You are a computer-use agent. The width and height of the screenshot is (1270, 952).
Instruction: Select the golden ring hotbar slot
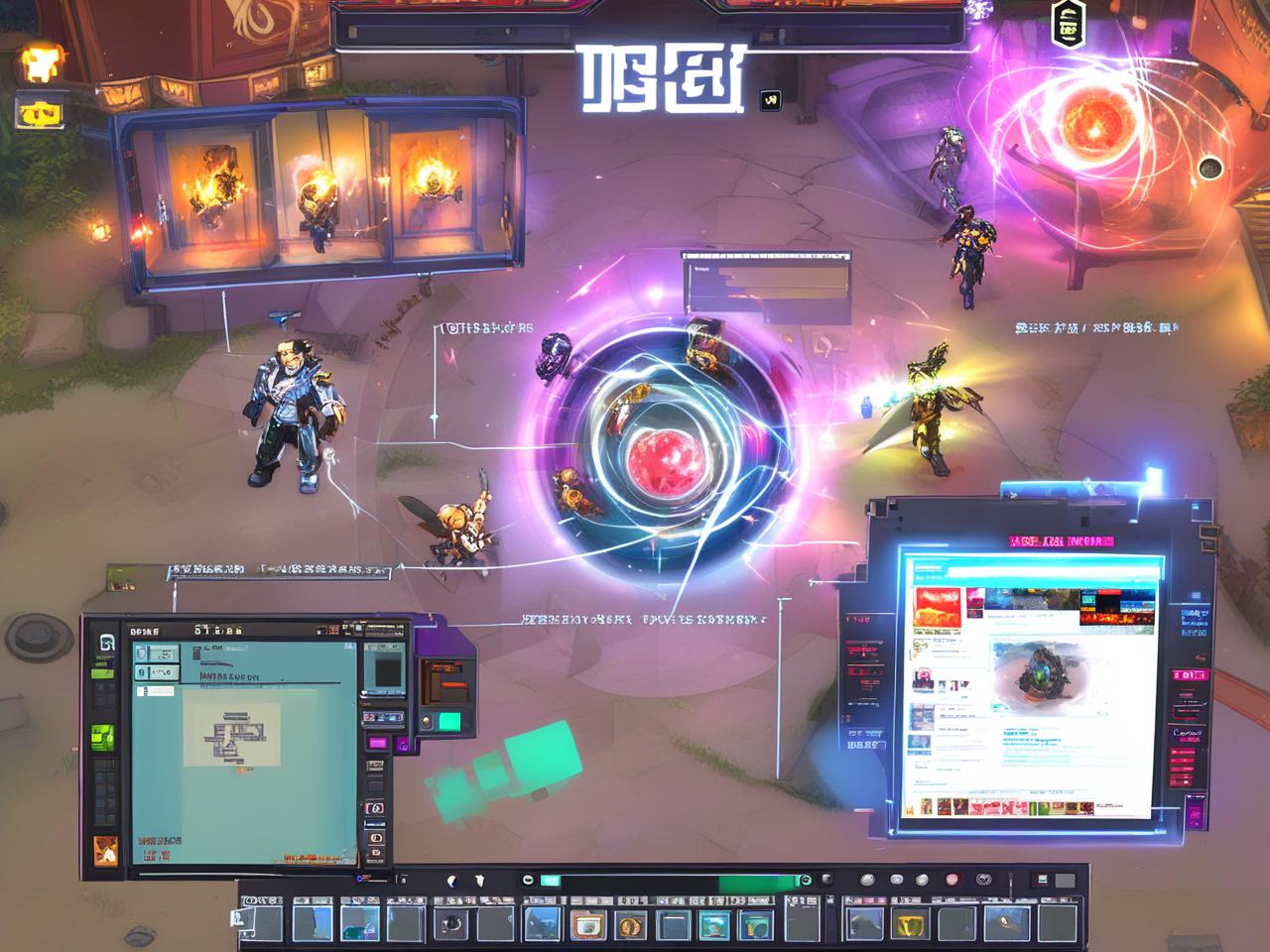click(630, 925)
